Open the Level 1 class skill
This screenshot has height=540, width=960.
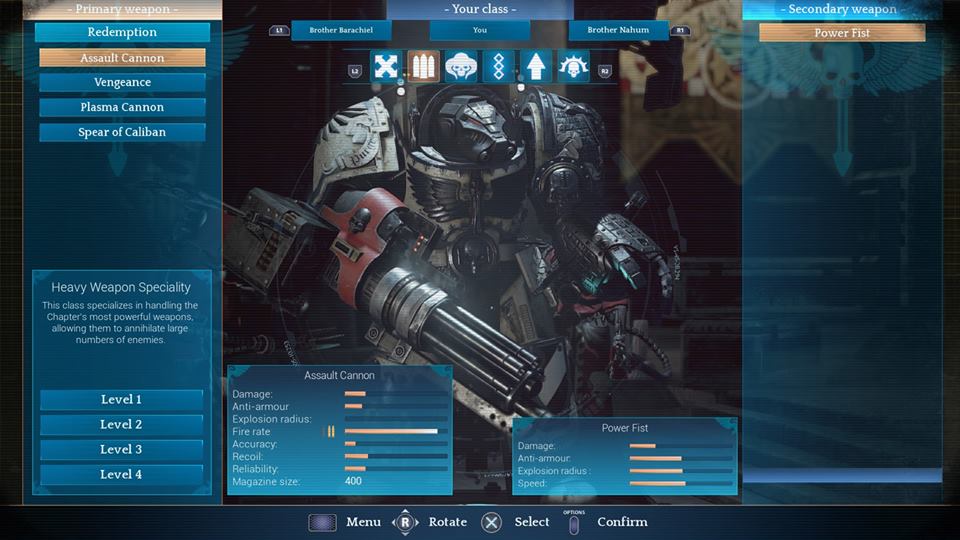[121, 400]
